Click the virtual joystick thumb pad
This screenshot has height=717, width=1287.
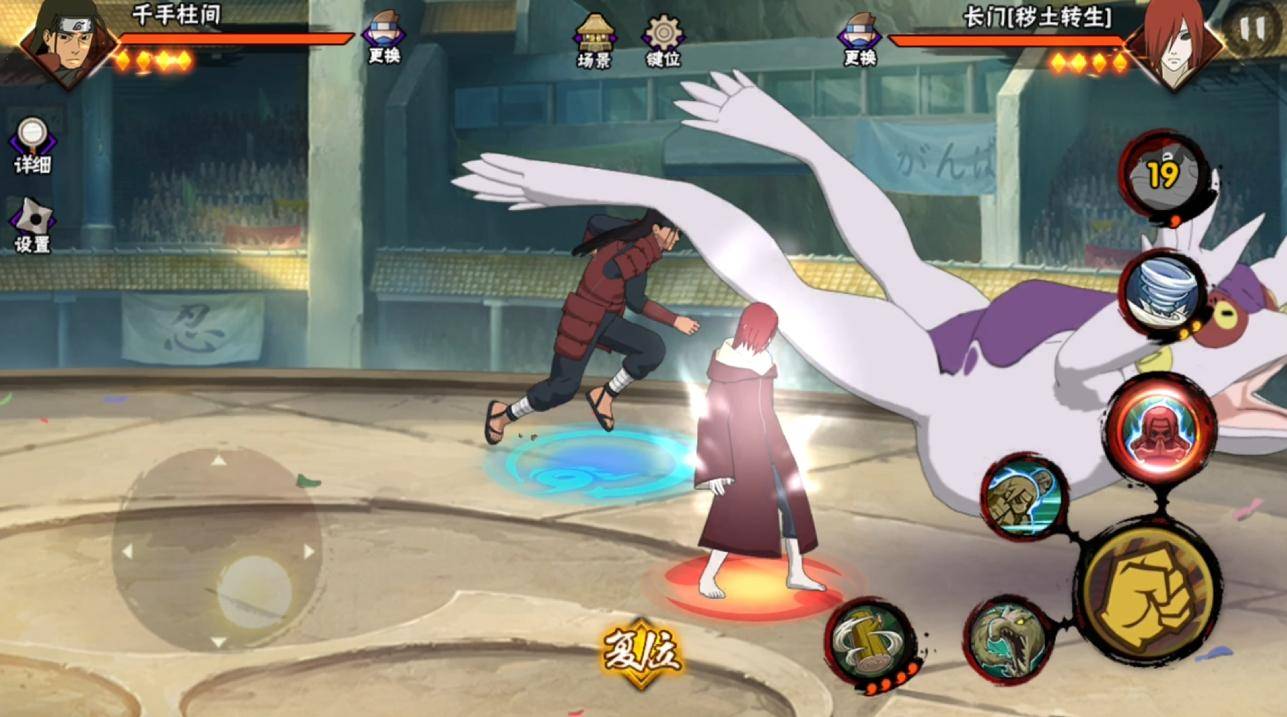point(255,591)
